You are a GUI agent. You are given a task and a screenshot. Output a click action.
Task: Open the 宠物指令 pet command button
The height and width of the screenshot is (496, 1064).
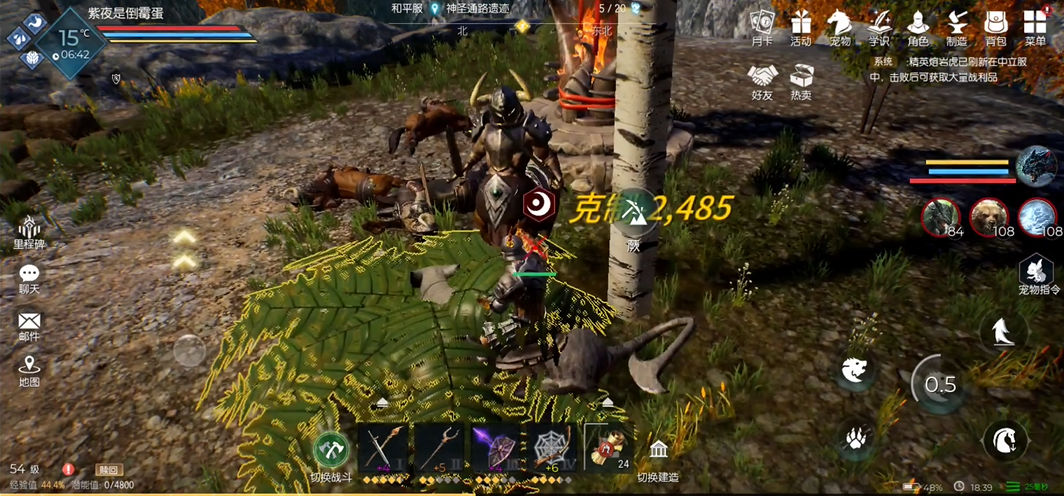tap(1037, 275)
